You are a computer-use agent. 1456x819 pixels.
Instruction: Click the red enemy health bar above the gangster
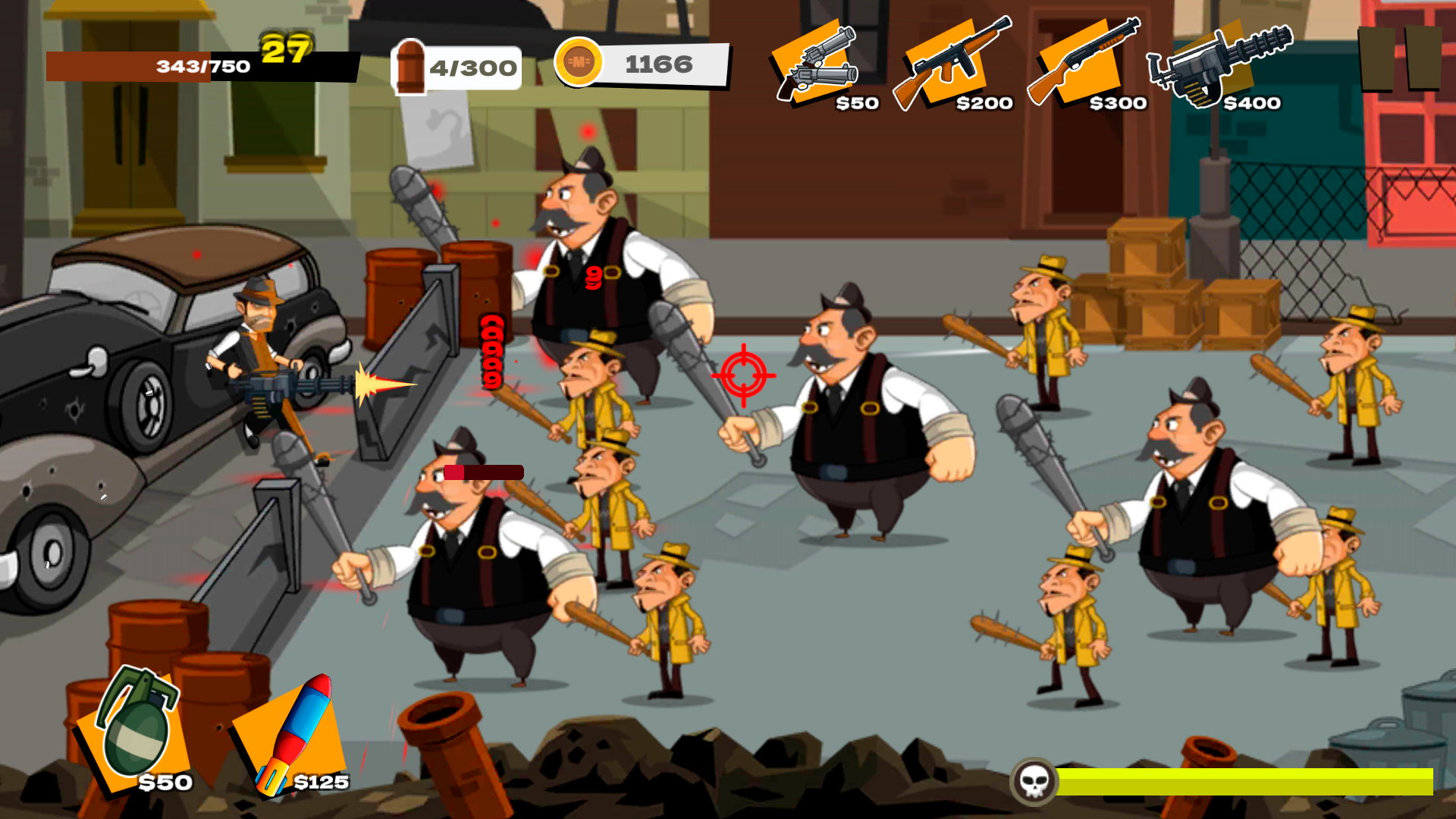click(484, 472)
